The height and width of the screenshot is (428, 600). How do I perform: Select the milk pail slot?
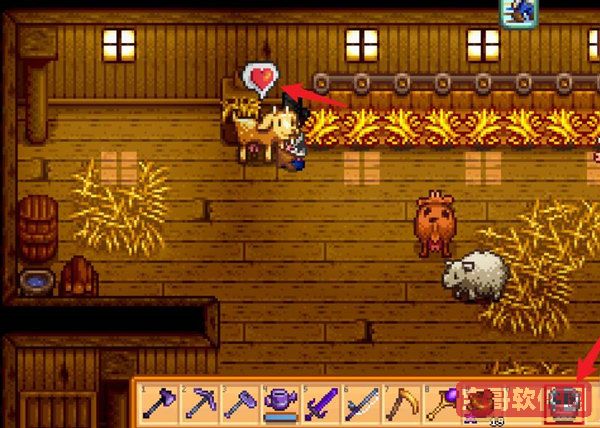566,401
